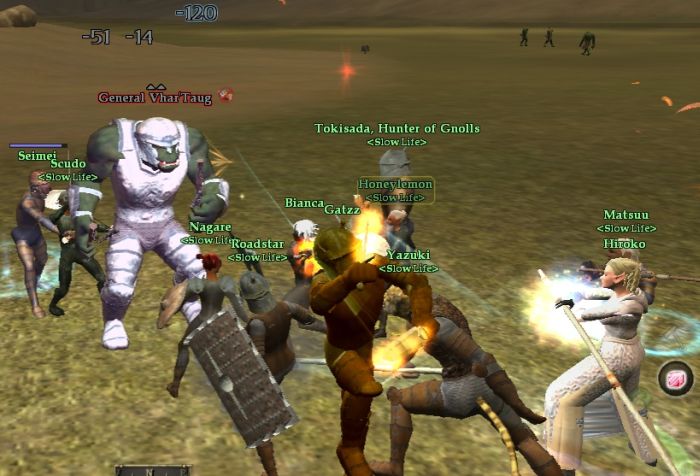Select the Yazuki player nameplate
700x476 pixels.
click(408, 256)
